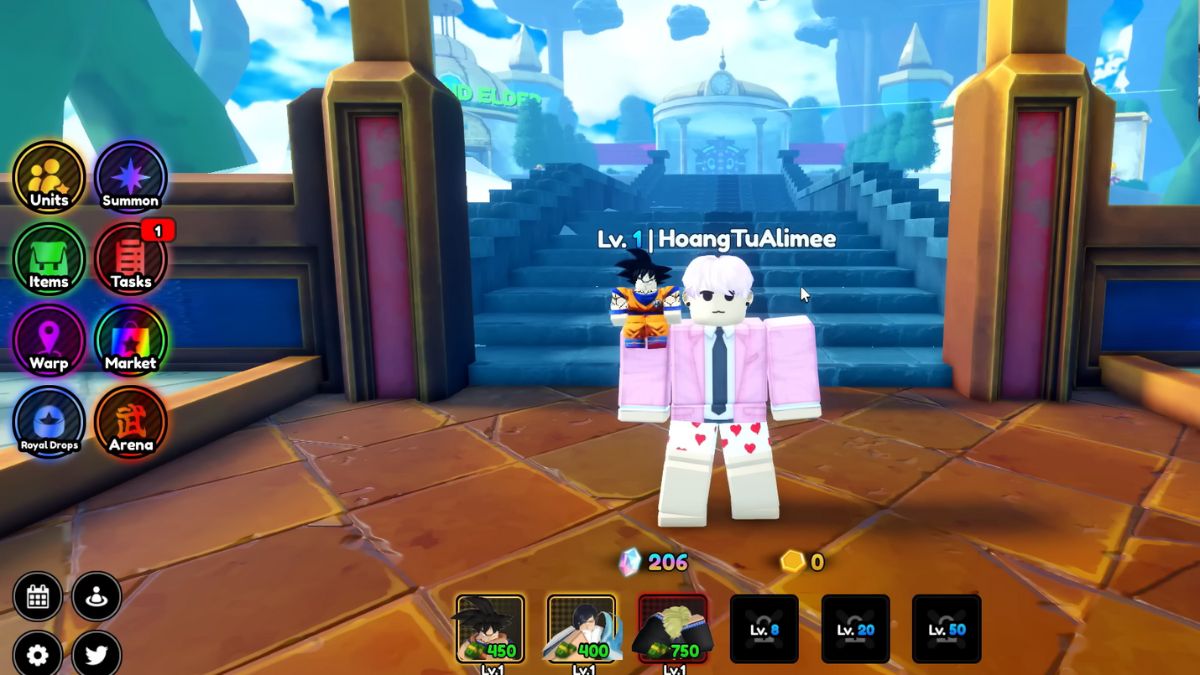Open the Items inventory
Image resolution: width=1200 pixels, height=675 pixels.
[48, 259]
